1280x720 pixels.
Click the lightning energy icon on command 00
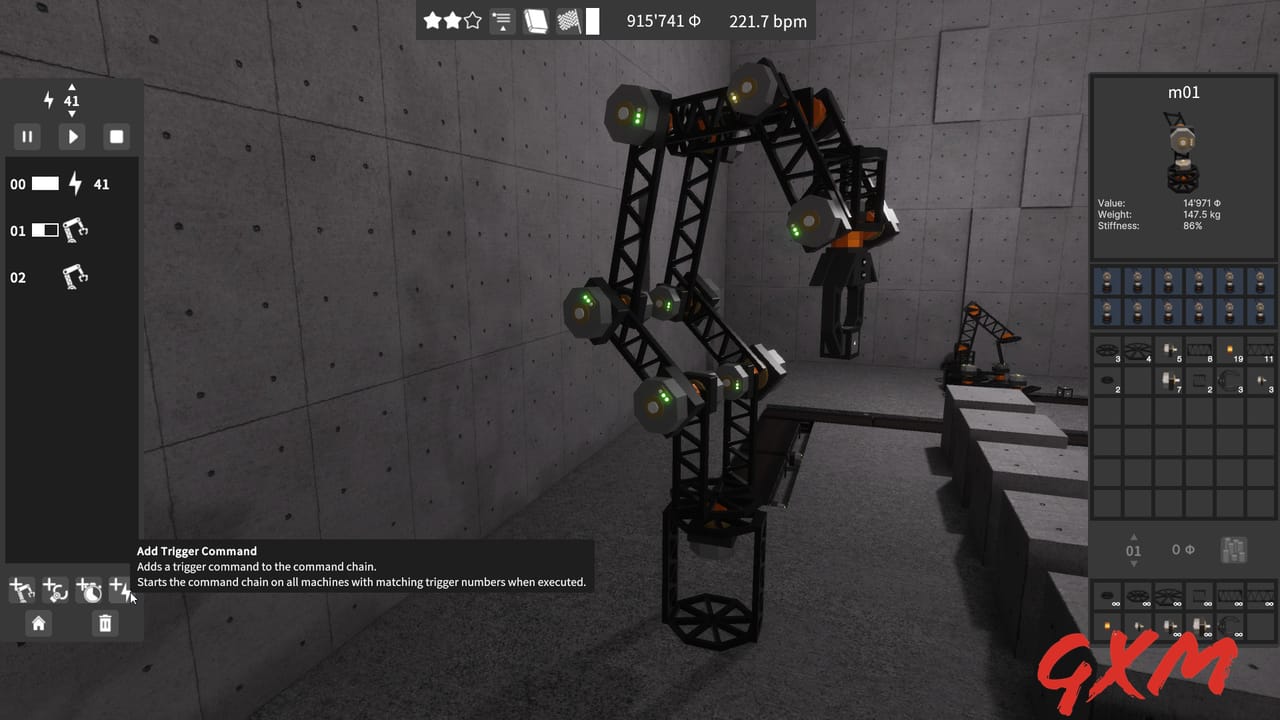tap(76, 184)
